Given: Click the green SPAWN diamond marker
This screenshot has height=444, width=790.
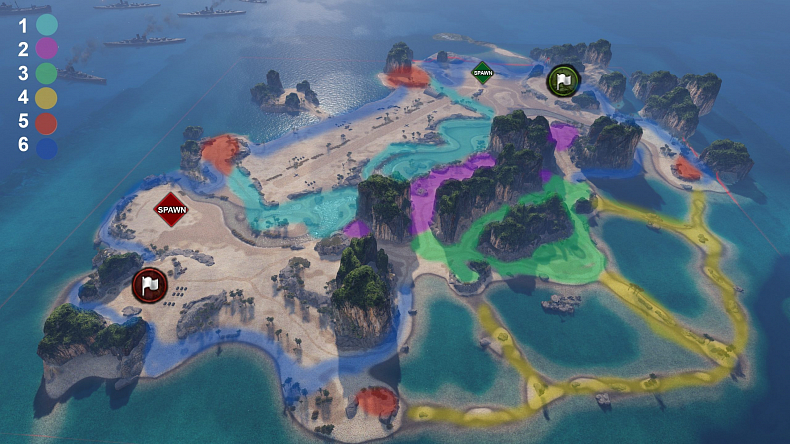Looking at the screenshot, I should click(x=483, y=72).
